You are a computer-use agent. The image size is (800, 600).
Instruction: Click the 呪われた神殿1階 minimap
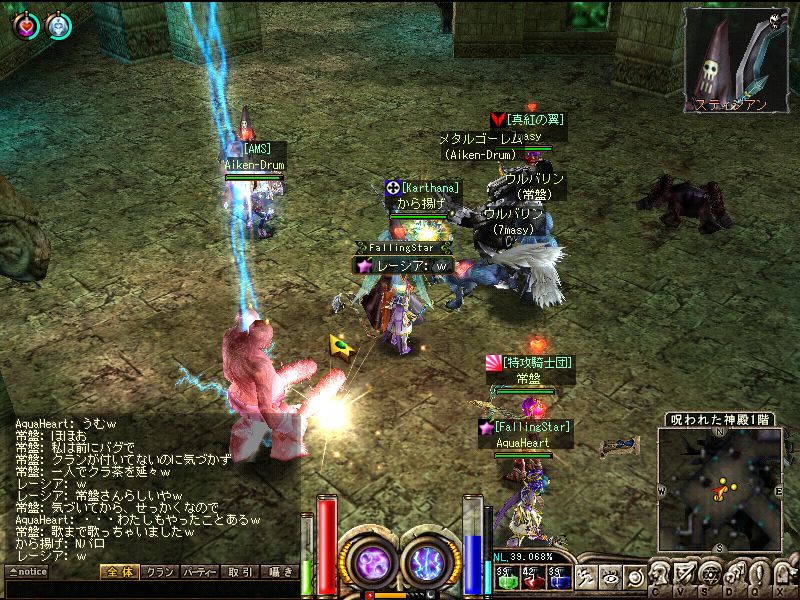720,490
